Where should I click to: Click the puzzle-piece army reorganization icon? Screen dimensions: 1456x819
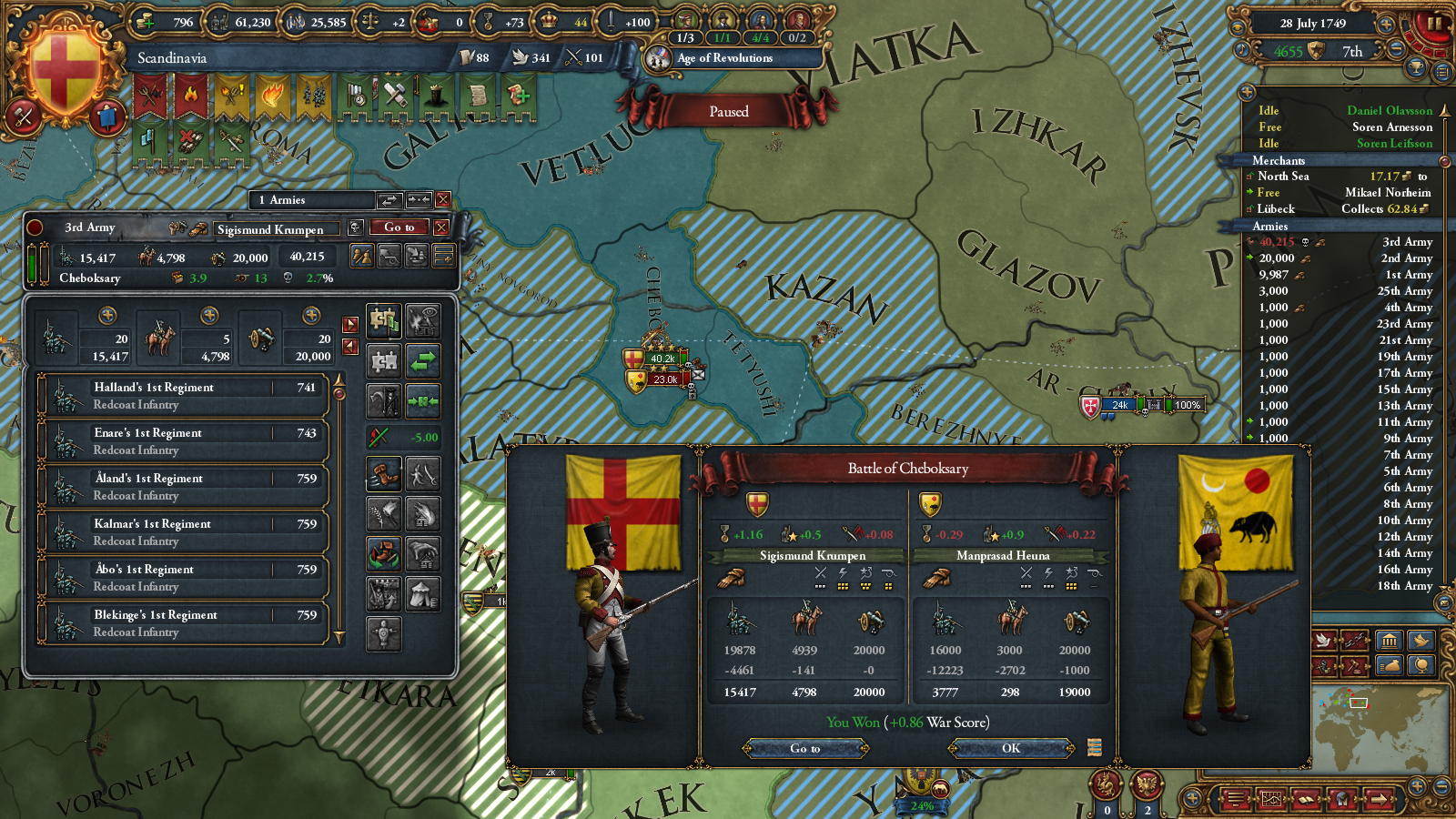point(383,320)
